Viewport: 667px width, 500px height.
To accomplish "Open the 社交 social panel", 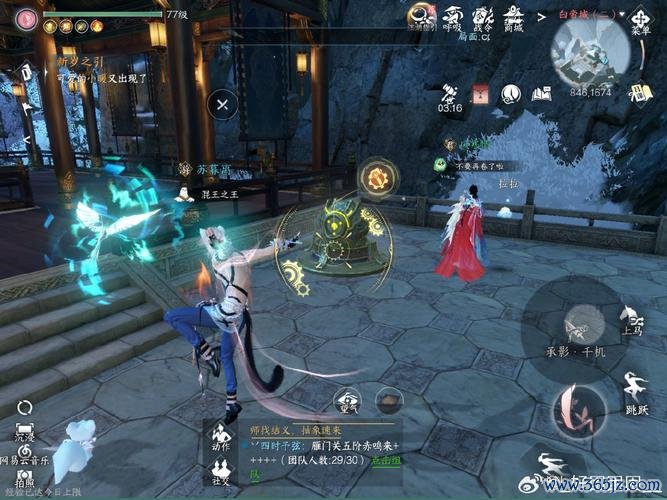I will click(221, 472).
